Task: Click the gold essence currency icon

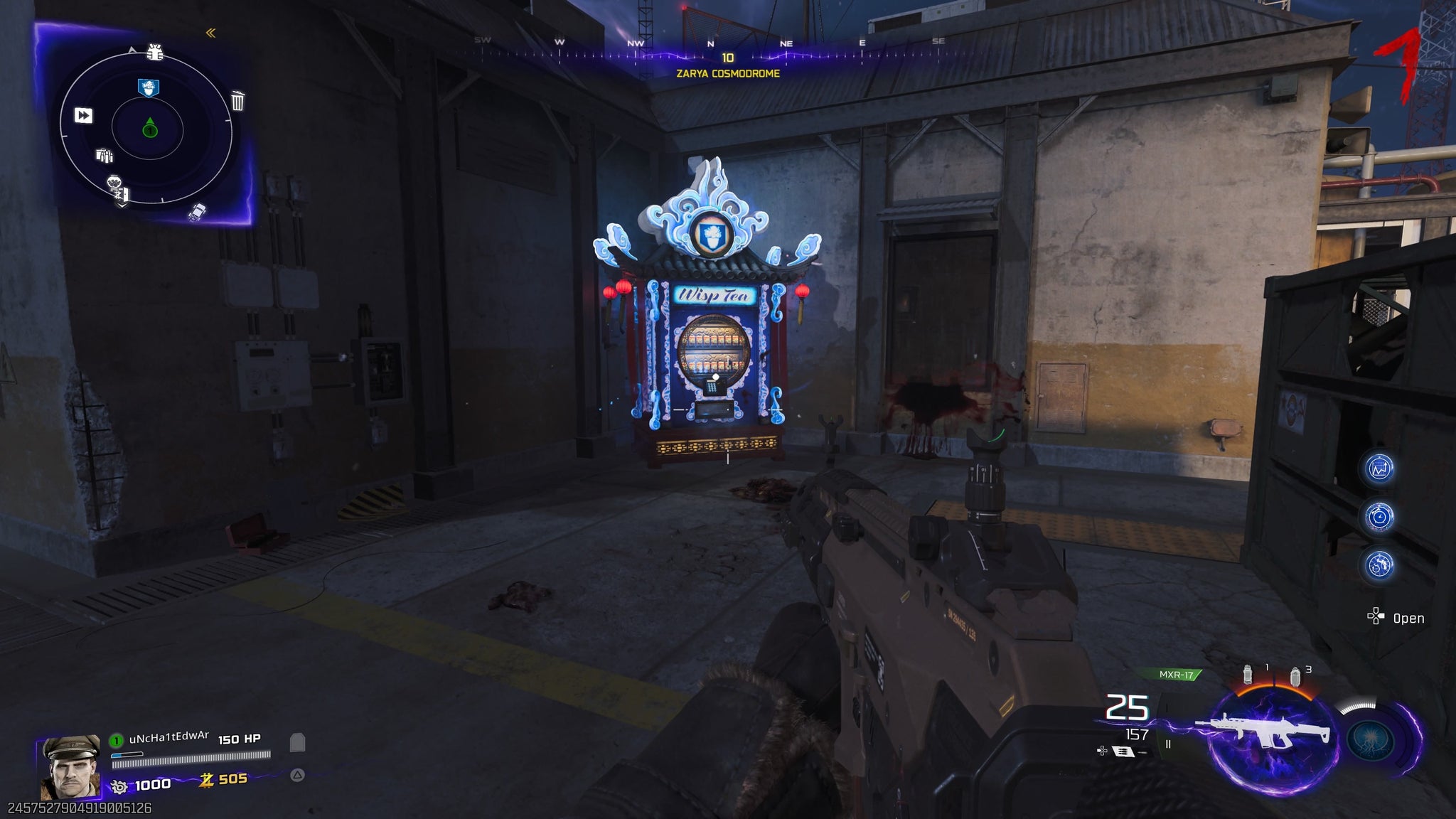Action: [x=206, y=780]
